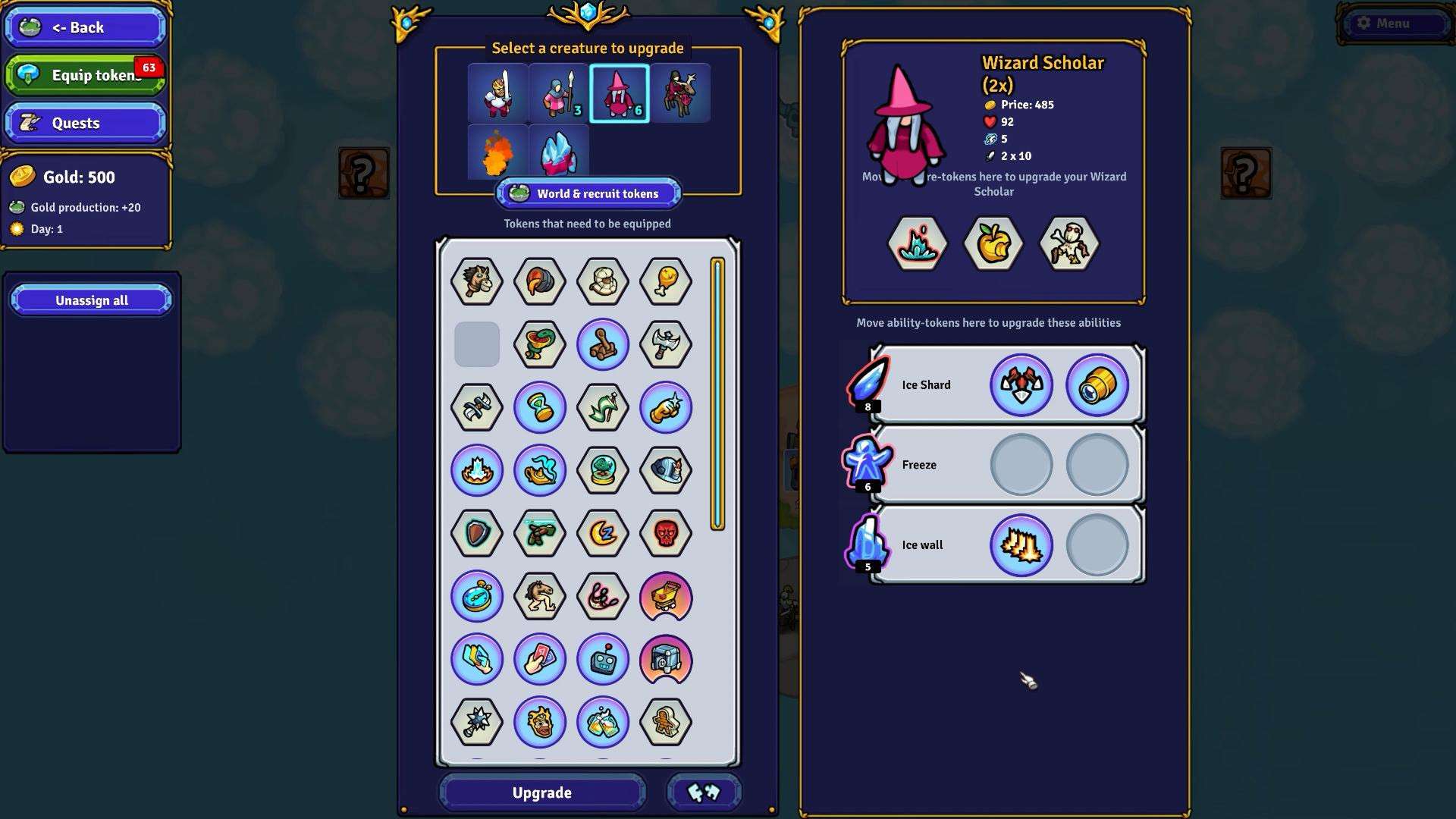This screenshot has width=1456, height=819.
Task: Pick the red skull token
Action: pyautogui.click(x=665, y=534)
